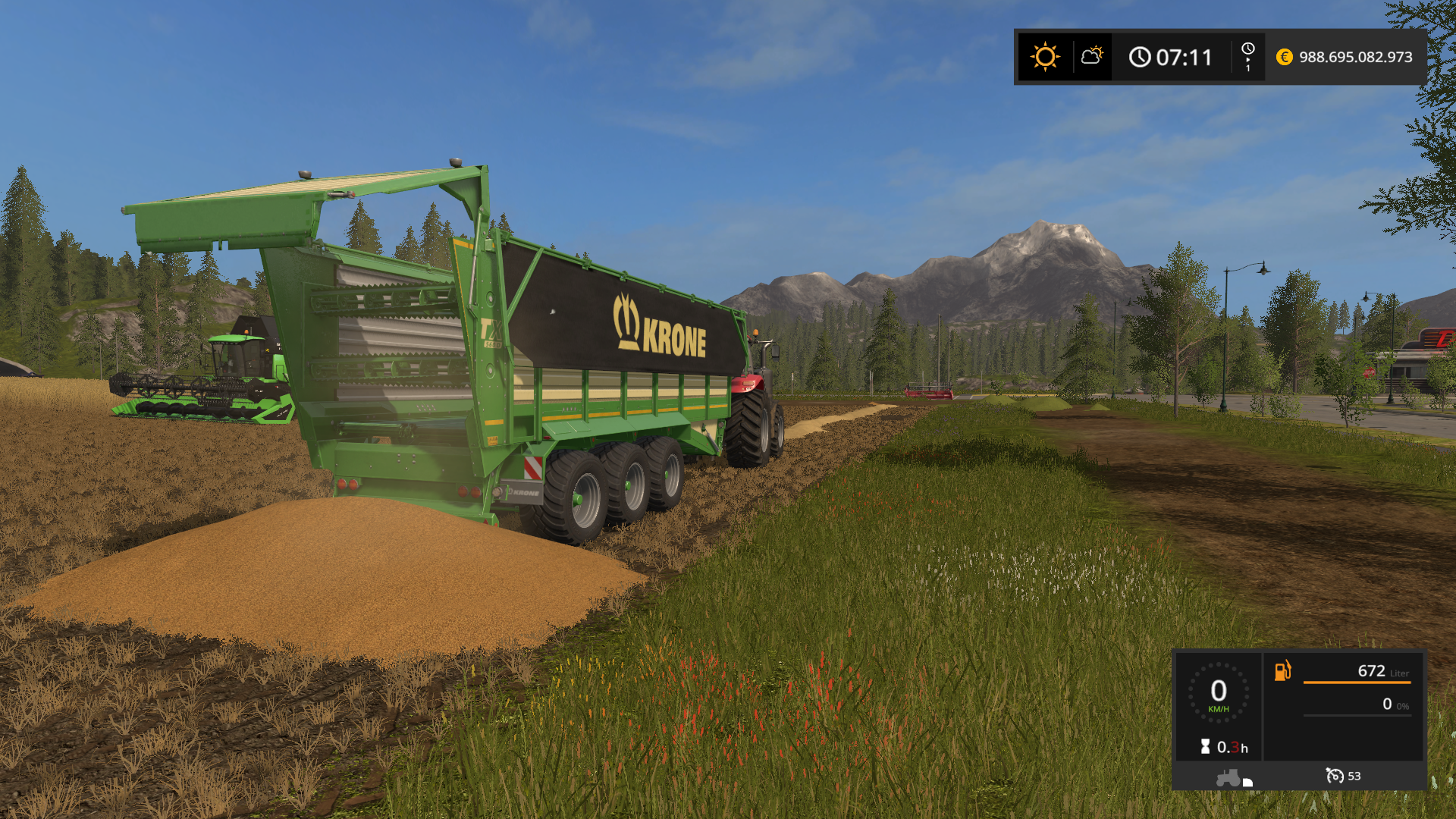
Task: Click the sunny weather icon
Action: point(1045,57)
